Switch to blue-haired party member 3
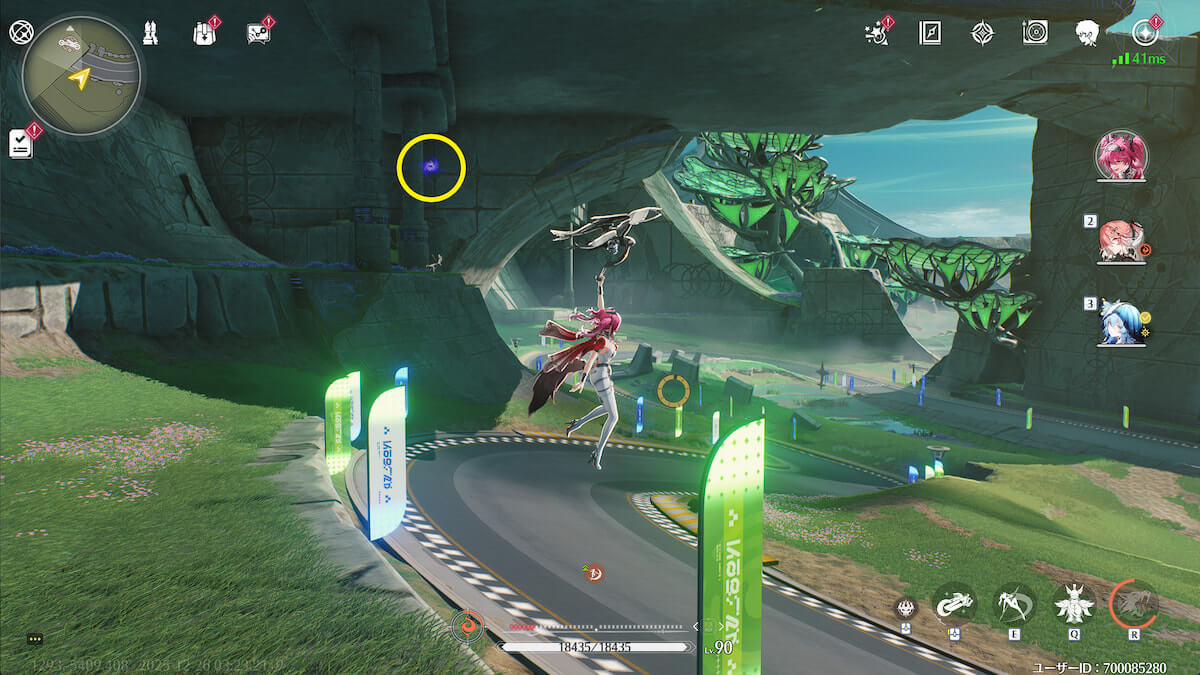 (x=1122, y=322)
